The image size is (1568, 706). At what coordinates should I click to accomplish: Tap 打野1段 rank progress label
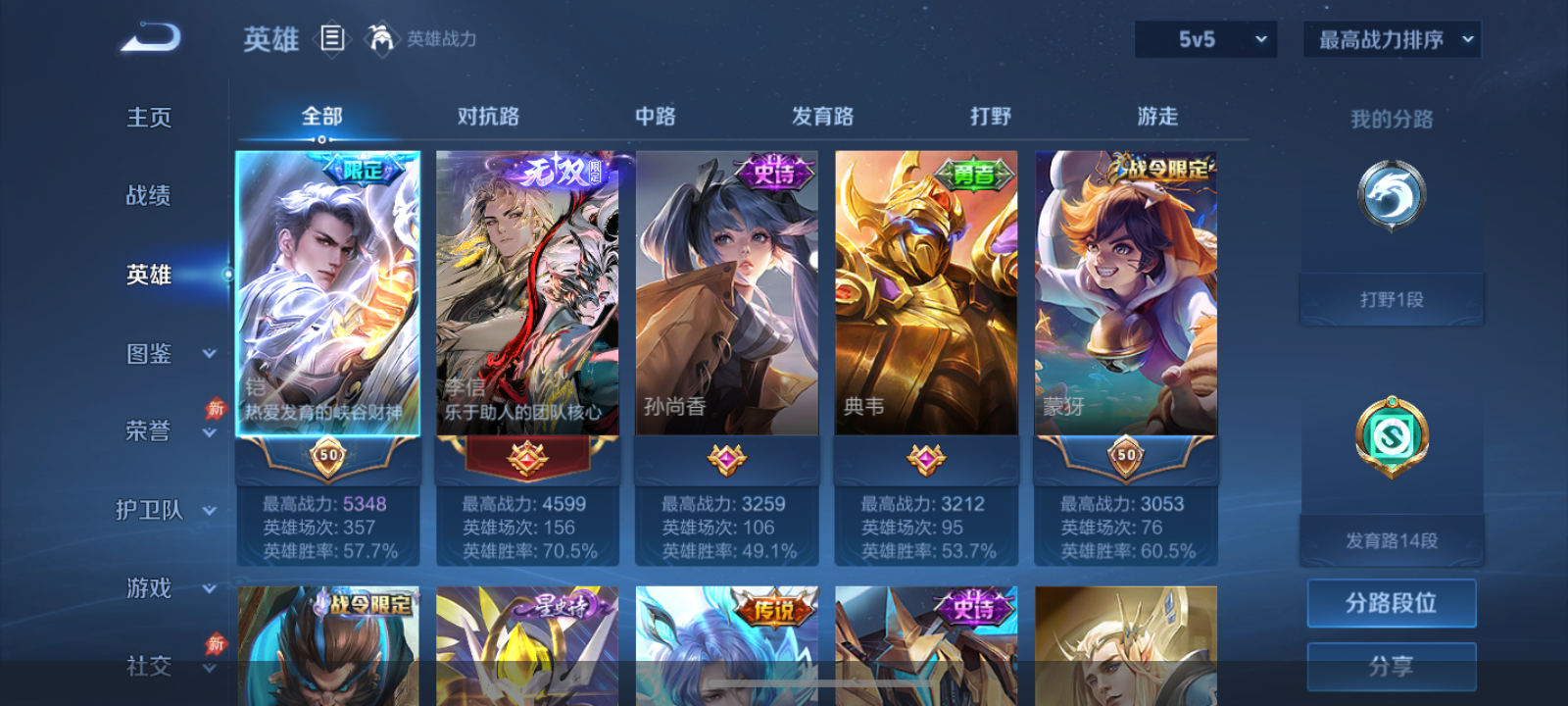pyautogui.click(x=1391, y=297)
